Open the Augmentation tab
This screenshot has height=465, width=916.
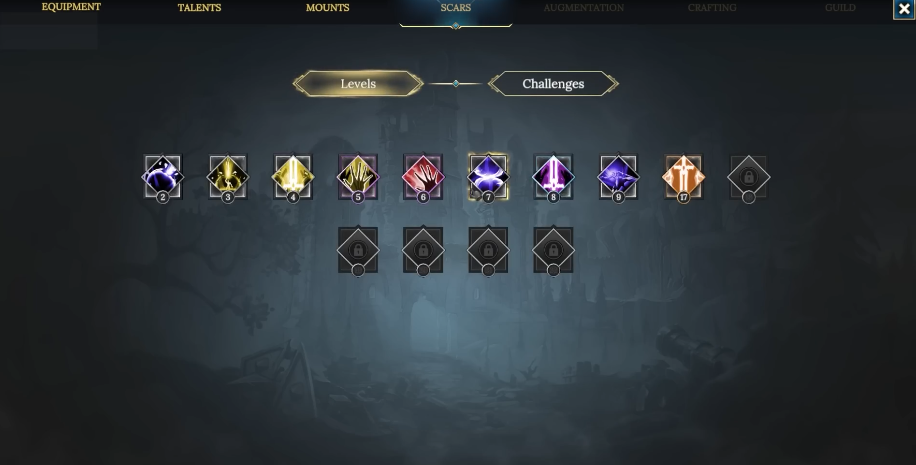tap(584, 8)
